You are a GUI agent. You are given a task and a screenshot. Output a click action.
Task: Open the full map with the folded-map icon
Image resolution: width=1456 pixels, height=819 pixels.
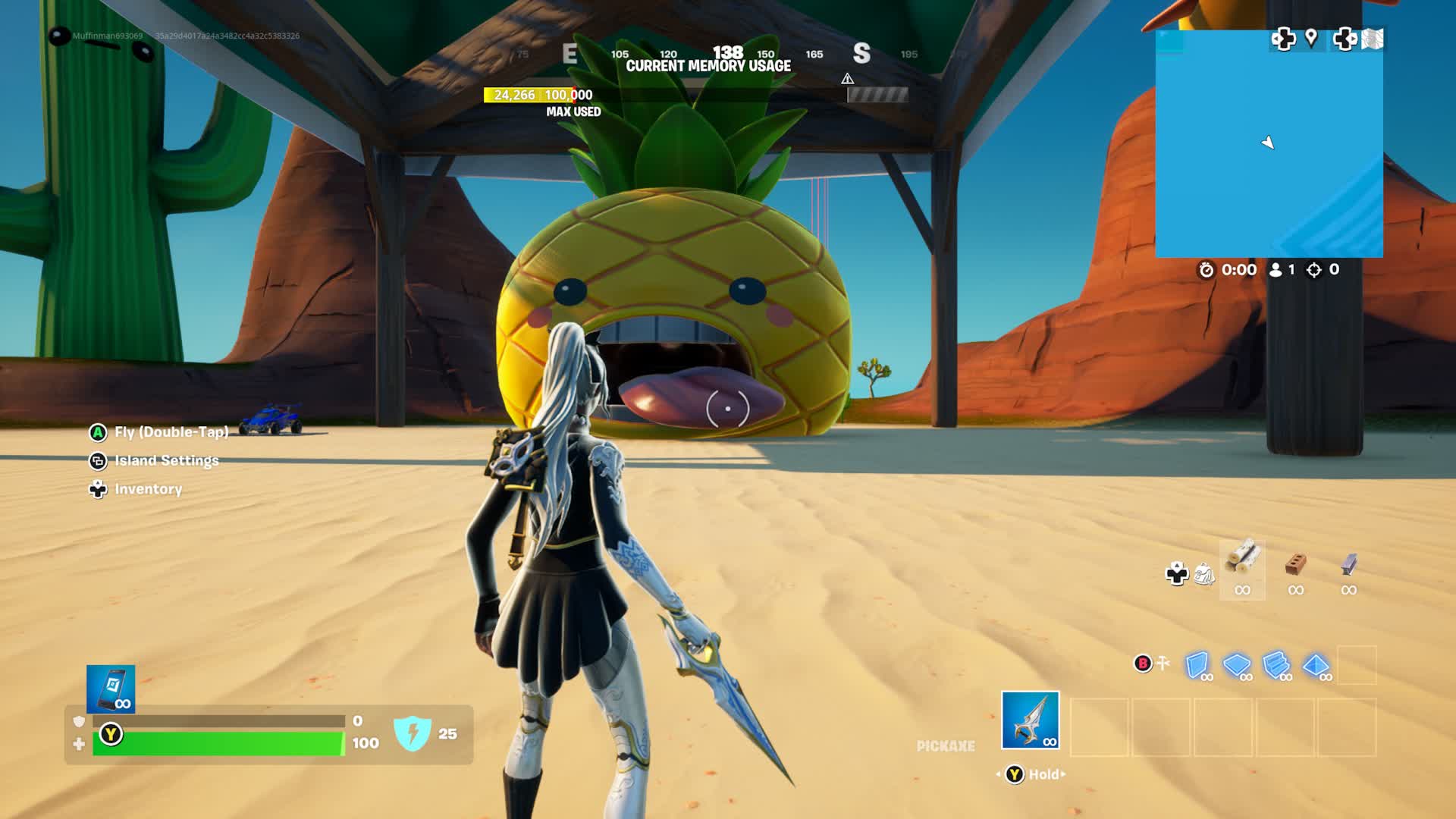coord(1373,39)
